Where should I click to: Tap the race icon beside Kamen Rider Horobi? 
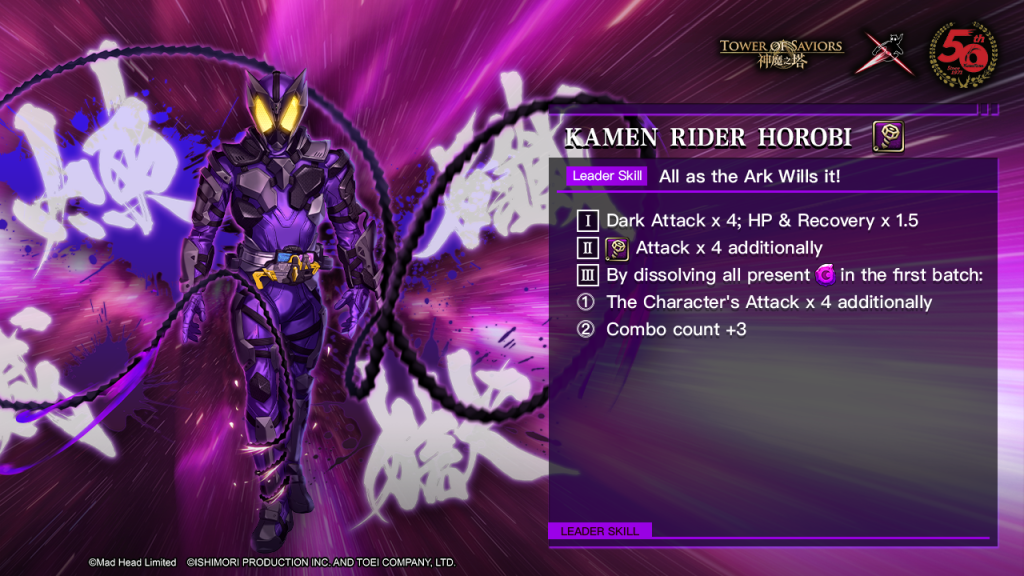click(889, 136)
